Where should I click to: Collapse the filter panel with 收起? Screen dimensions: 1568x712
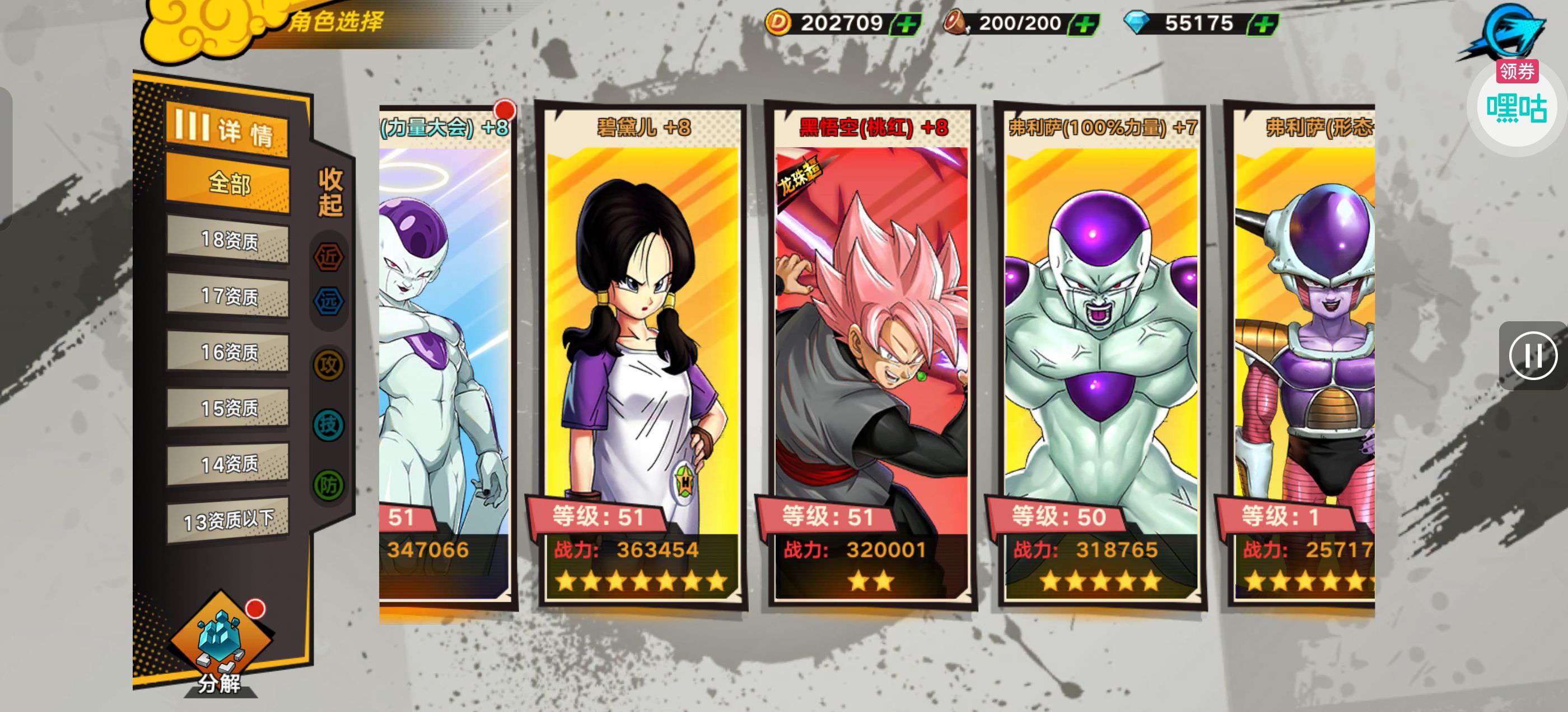pos(330,193)
